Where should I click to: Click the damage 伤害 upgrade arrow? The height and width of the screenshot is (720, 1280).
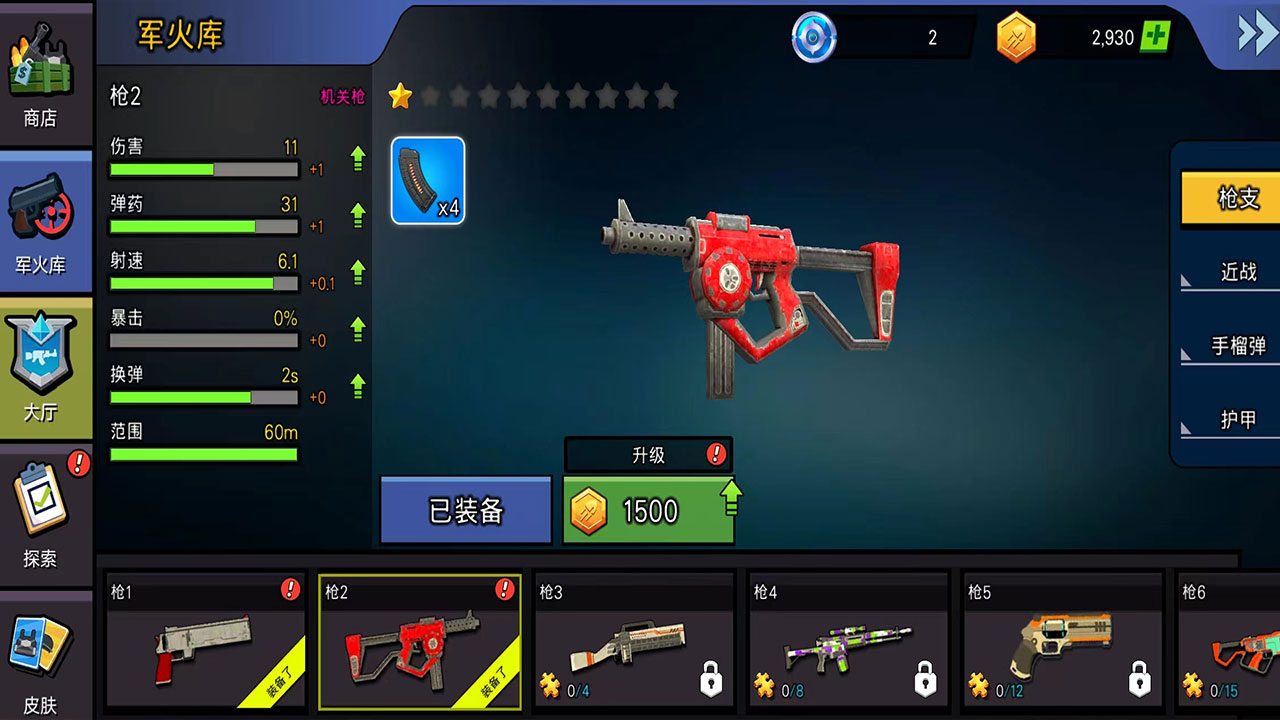click(x=358, y=158)
